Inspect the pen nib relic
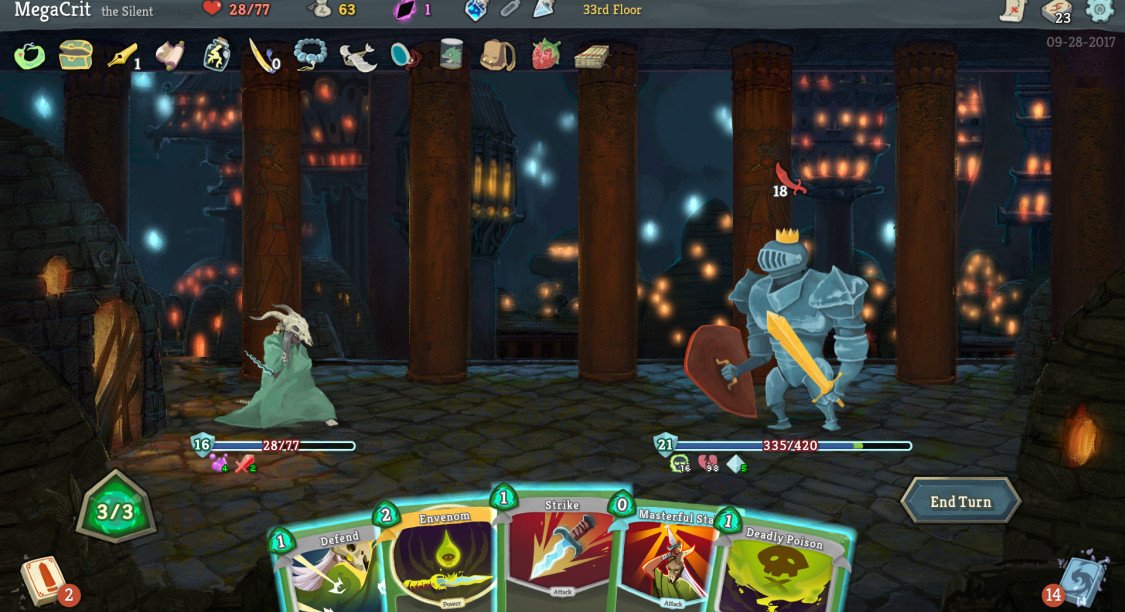 coord(122,55)
